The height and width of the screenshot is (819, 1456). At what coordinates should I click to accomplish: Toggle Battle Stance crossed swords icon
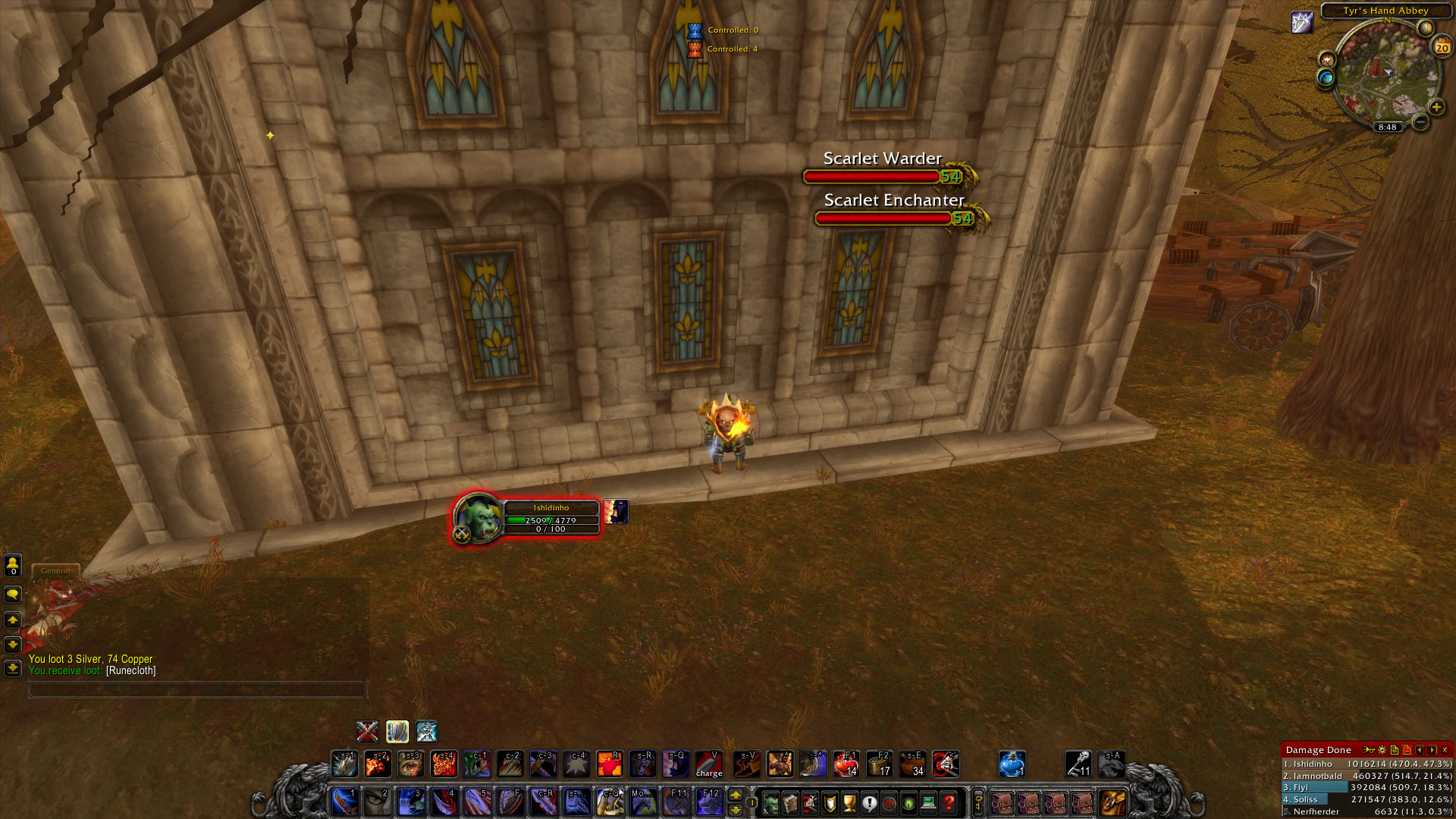coord(366,732)
